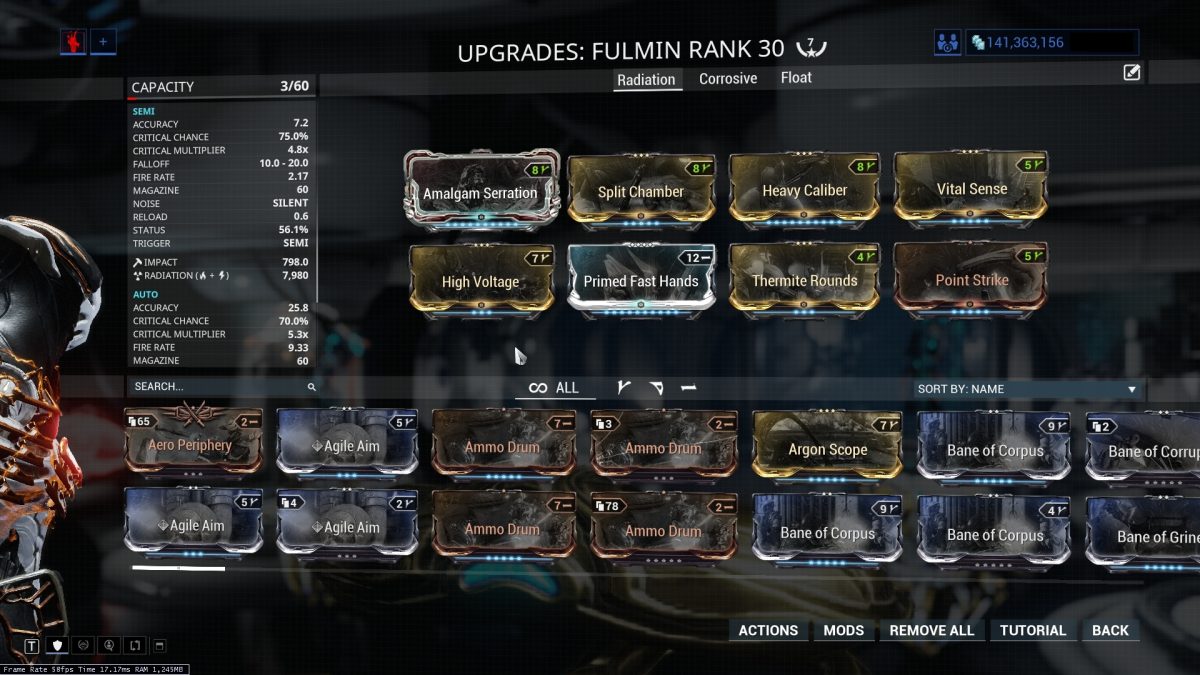Pick Argon Scope from the mod list
1200x675 pixels.
(x=827, y=449)
